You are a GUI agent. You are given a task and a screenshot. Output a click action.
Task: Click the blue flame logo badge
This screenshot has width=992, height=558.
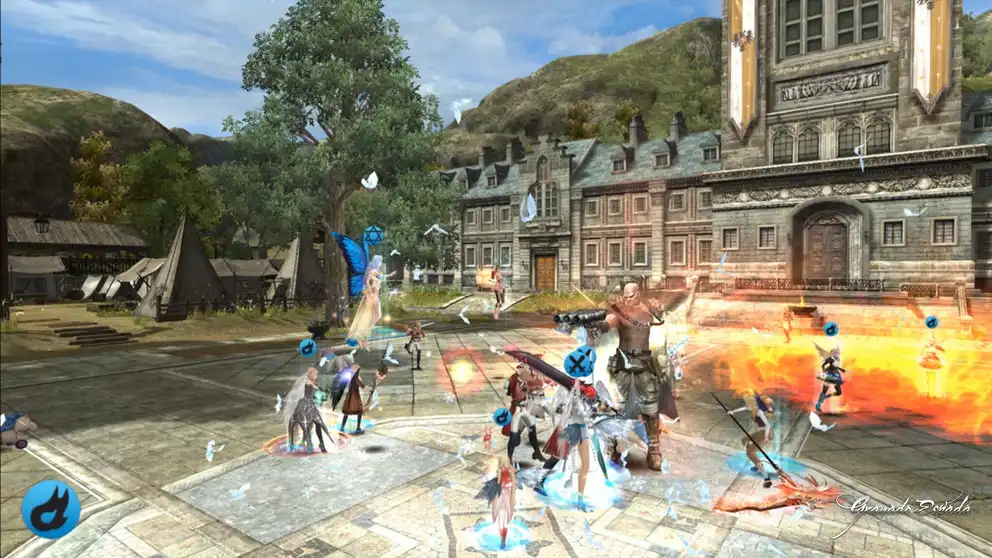[x=51, y=509]
